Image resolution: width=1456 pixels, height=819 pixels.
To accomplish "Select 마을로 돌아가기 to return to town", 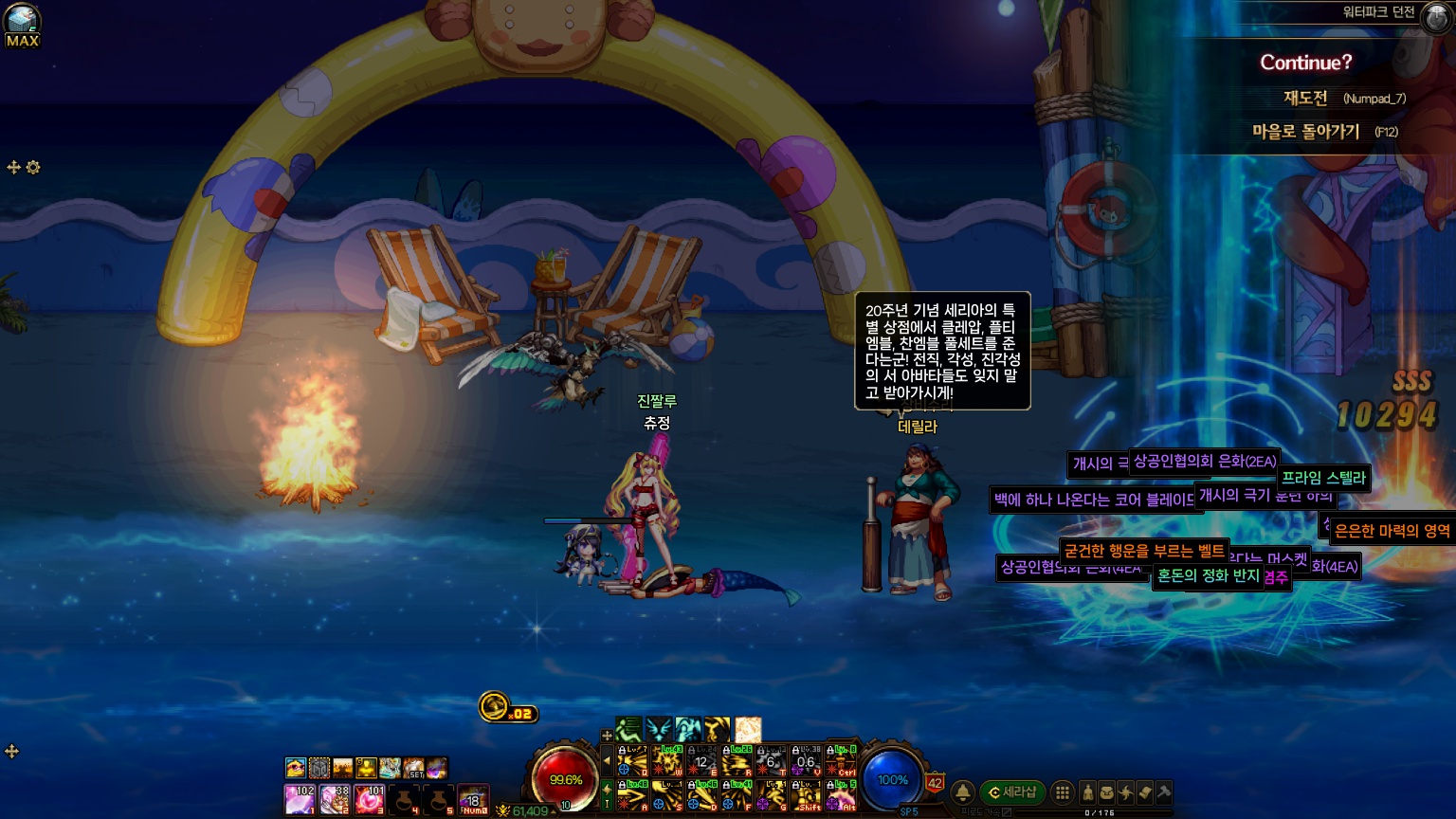I will click(1305, 132).
